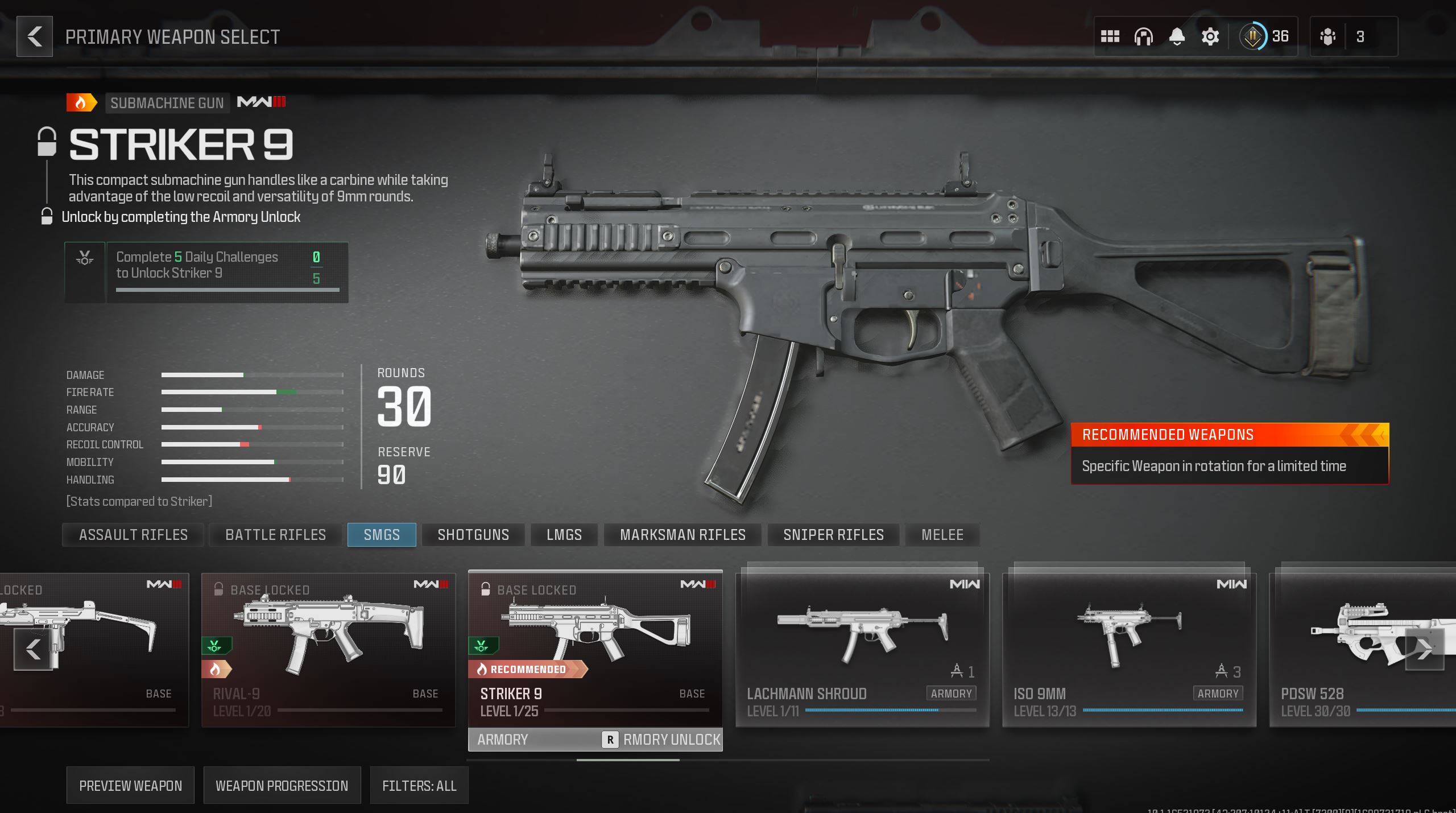Switch to the Assault Rifles tab
This screenshot has height=813, width=1456.
click(133, 535)
